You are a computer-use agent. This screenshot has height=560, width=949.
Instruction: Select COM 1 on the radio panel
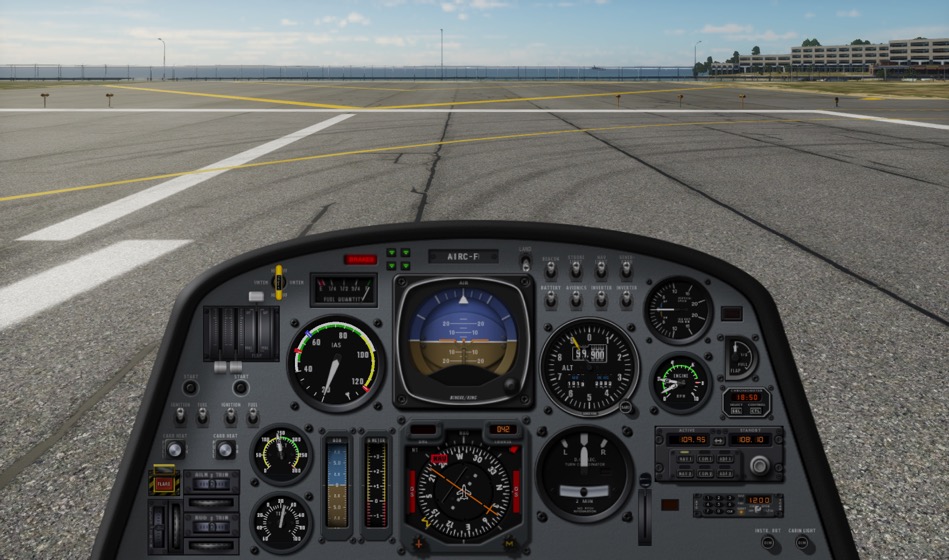pos(706,458)
